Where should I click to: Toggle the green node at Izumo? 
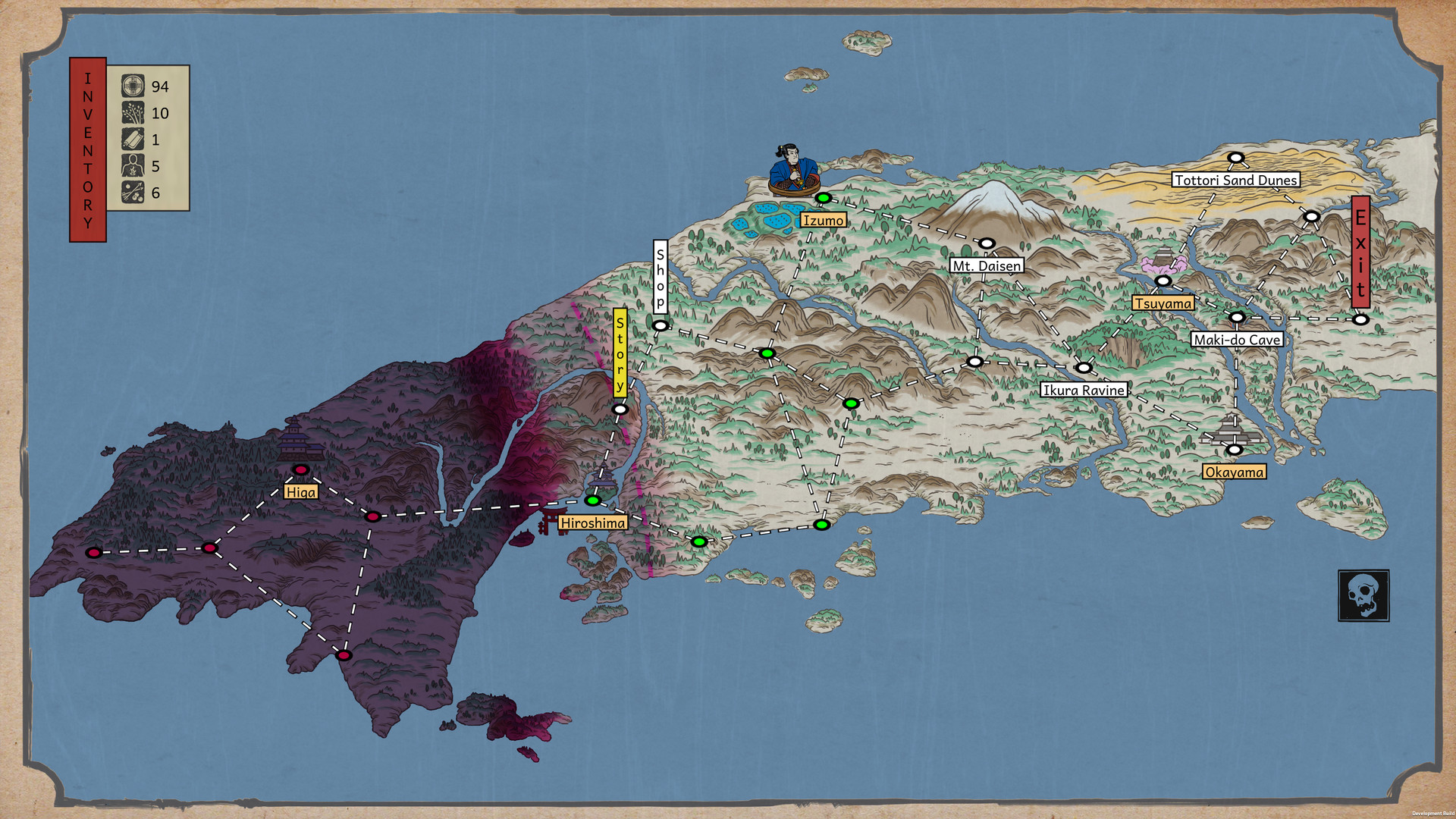click(x=824, y=199)
